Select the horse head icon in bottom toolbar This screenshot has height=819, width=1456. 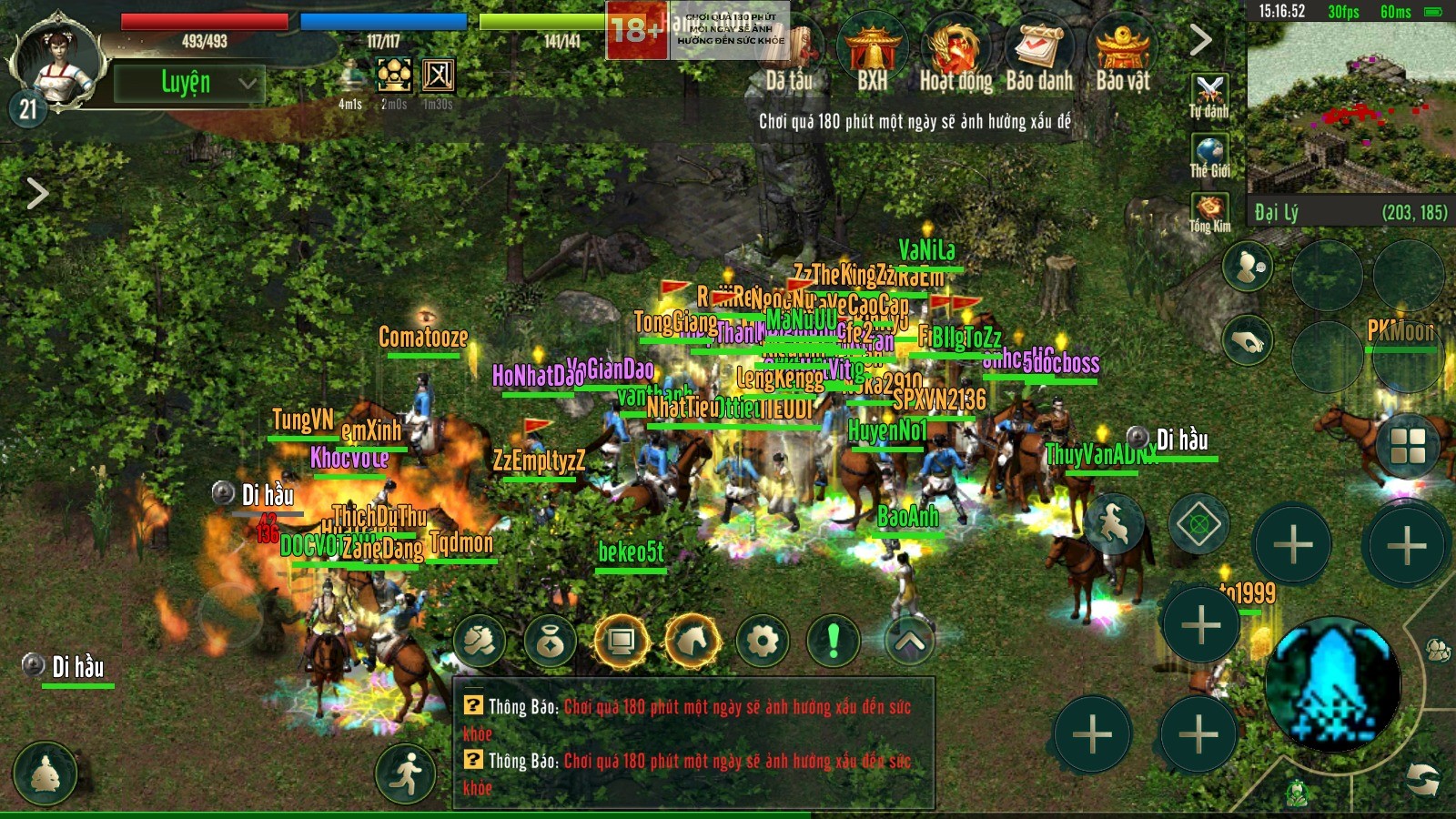[x=693, y=642]
